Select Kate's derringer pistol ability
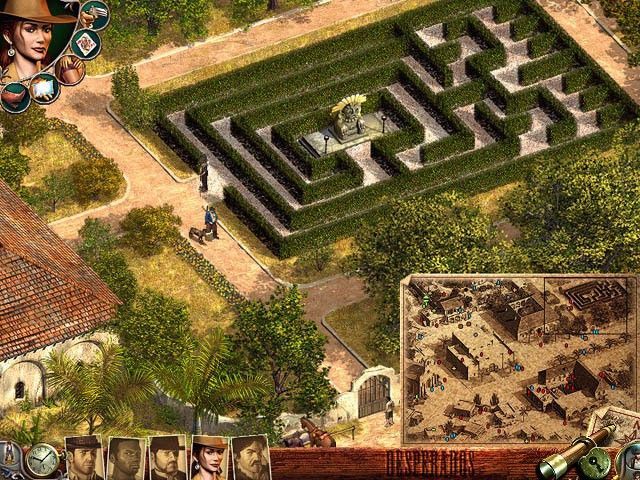 pyautogui.click(x=94, y=14)
